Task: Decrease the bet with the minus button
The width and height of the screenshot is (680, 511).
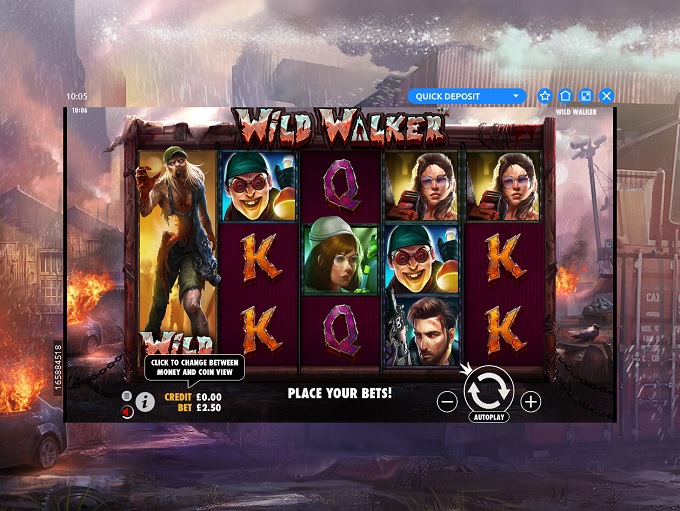Action: (x=447, y=402)
